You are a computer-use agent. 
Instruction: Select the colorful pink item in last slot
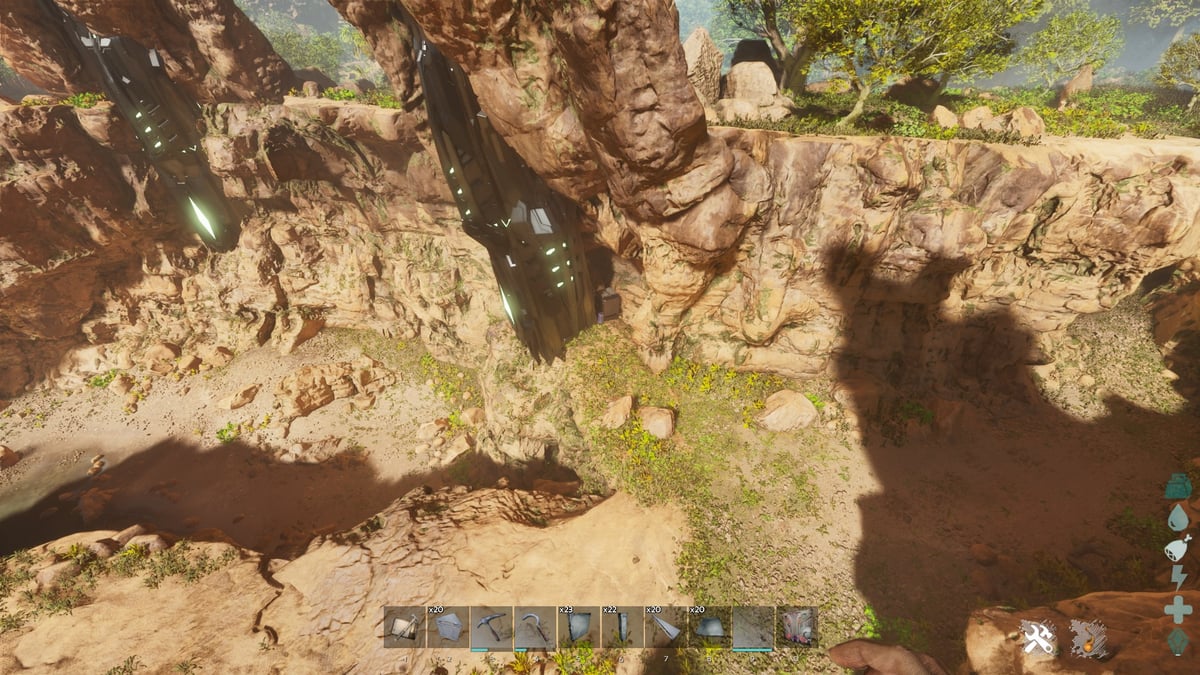796,627
